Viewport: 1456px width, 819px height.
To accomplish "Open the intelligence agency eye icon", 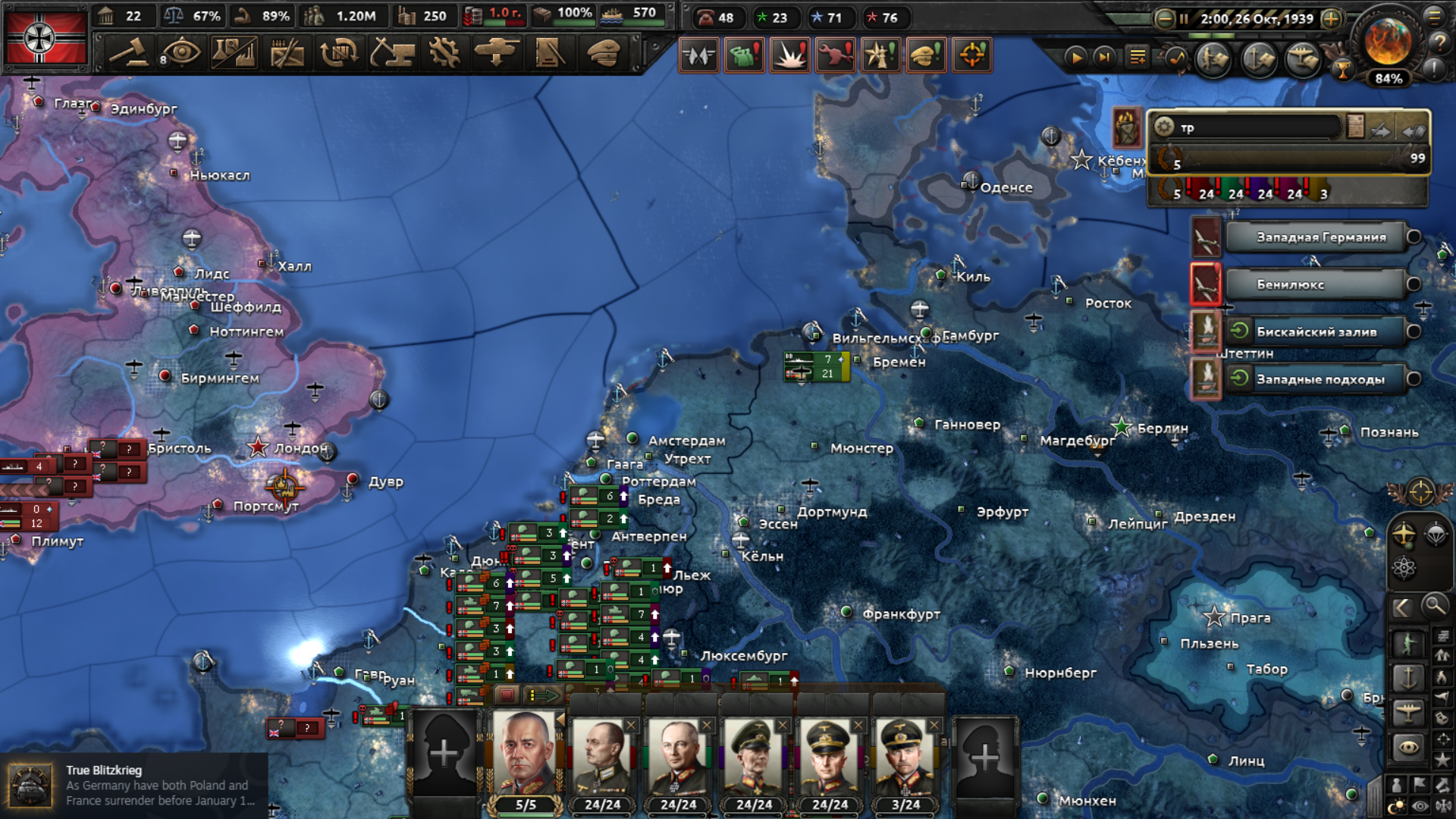I will pyautogui.click(x=181, y=54).
